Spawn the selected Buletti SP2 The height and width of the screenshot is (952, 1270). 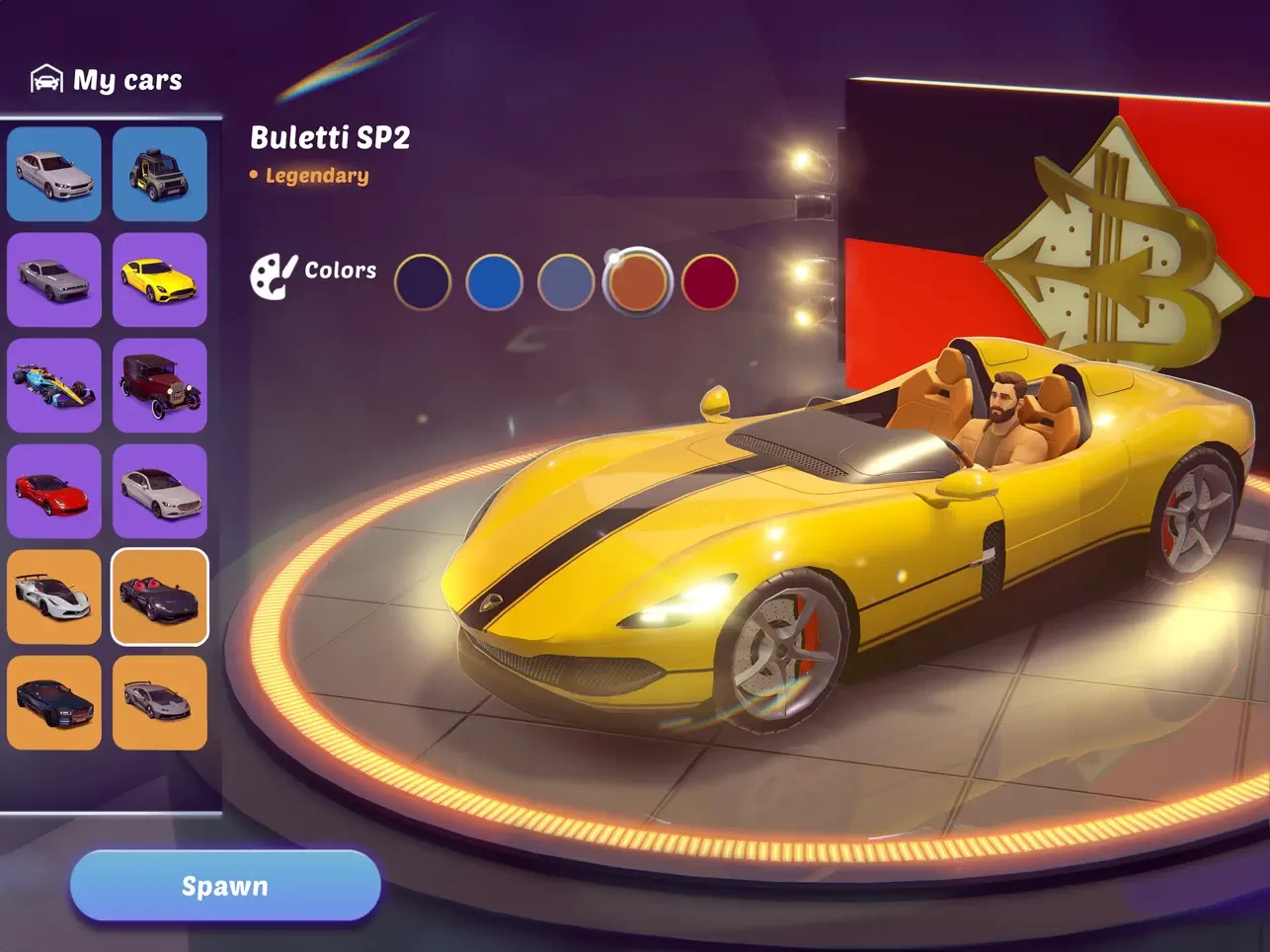225,886
